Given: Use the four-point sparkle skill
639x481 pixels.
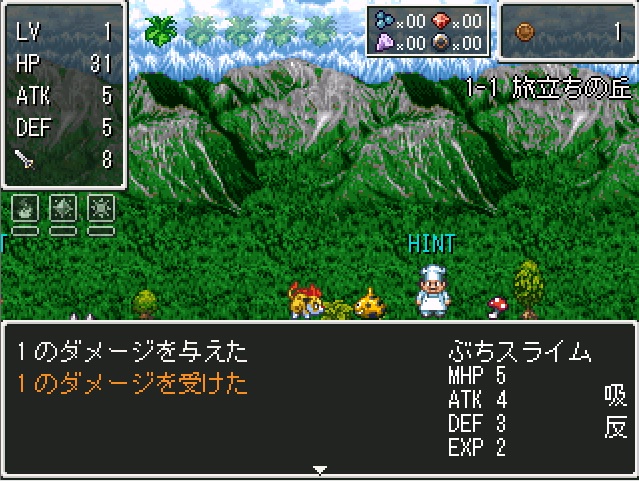Looking at the screenshot, I should [62, 208].
